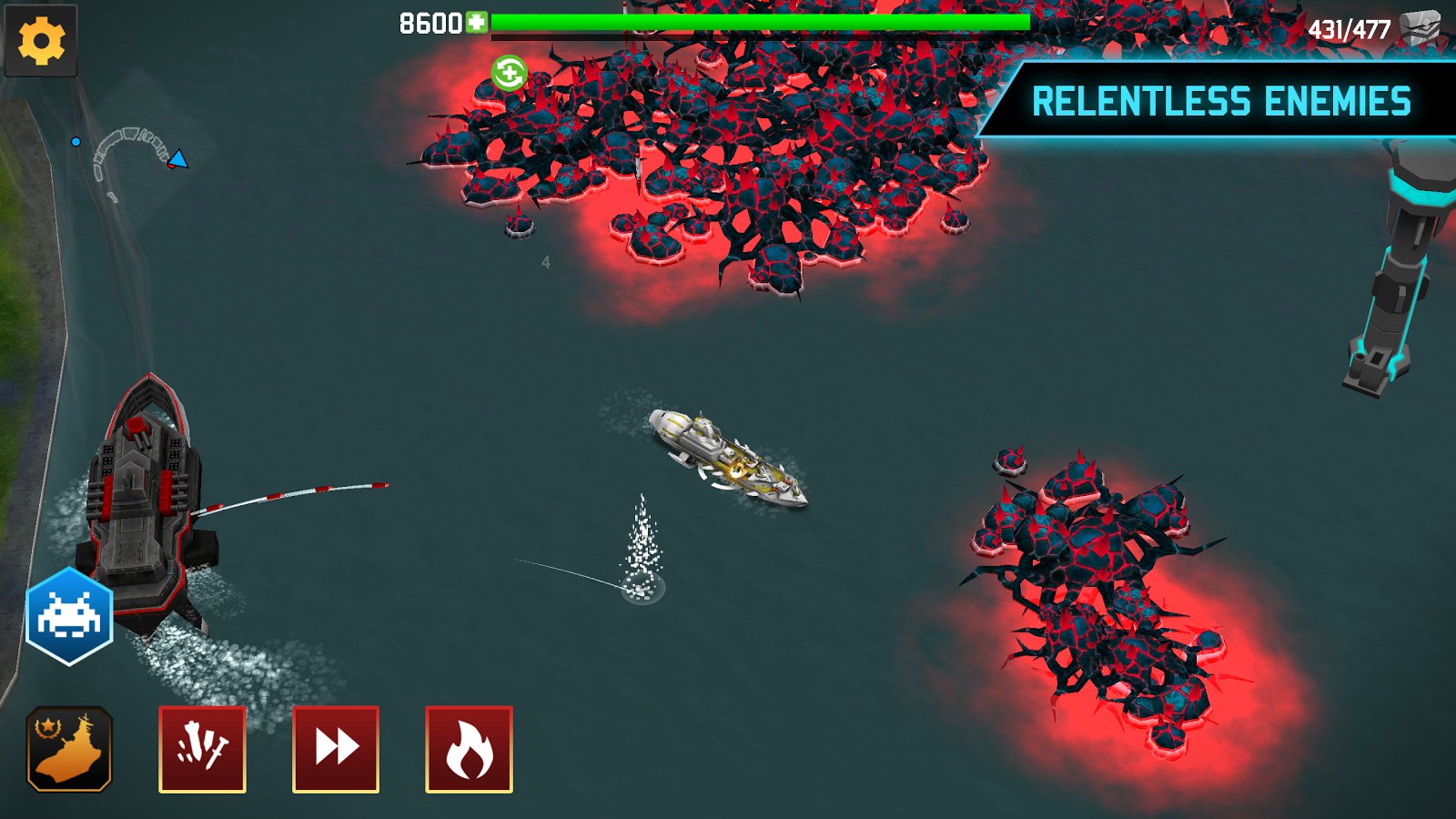Open the gear settings menu
The height and width of the screenshot is (819, 1456).
41,41
